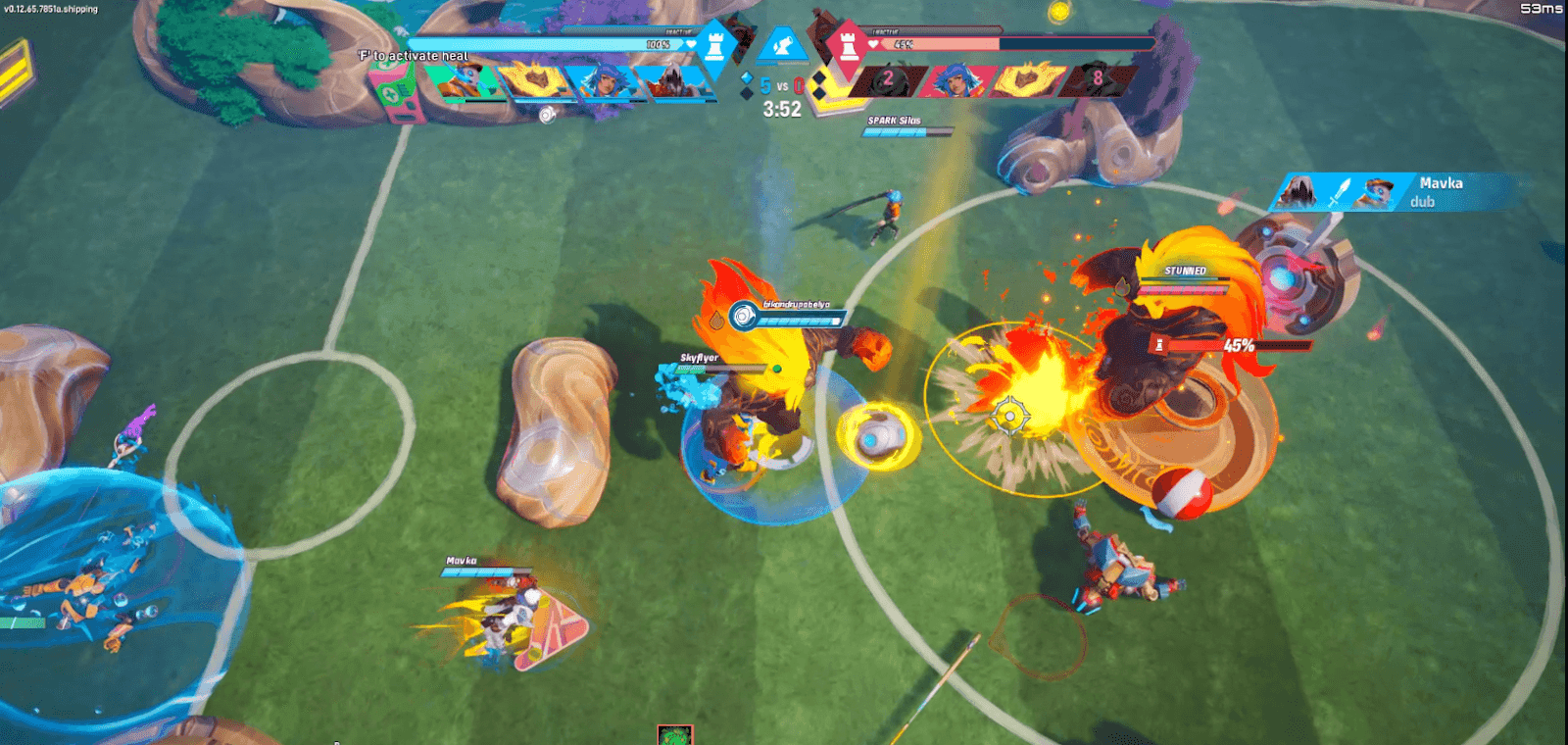Click Mavka's portrait in the killfeed banner

(x=1378, y=190)
